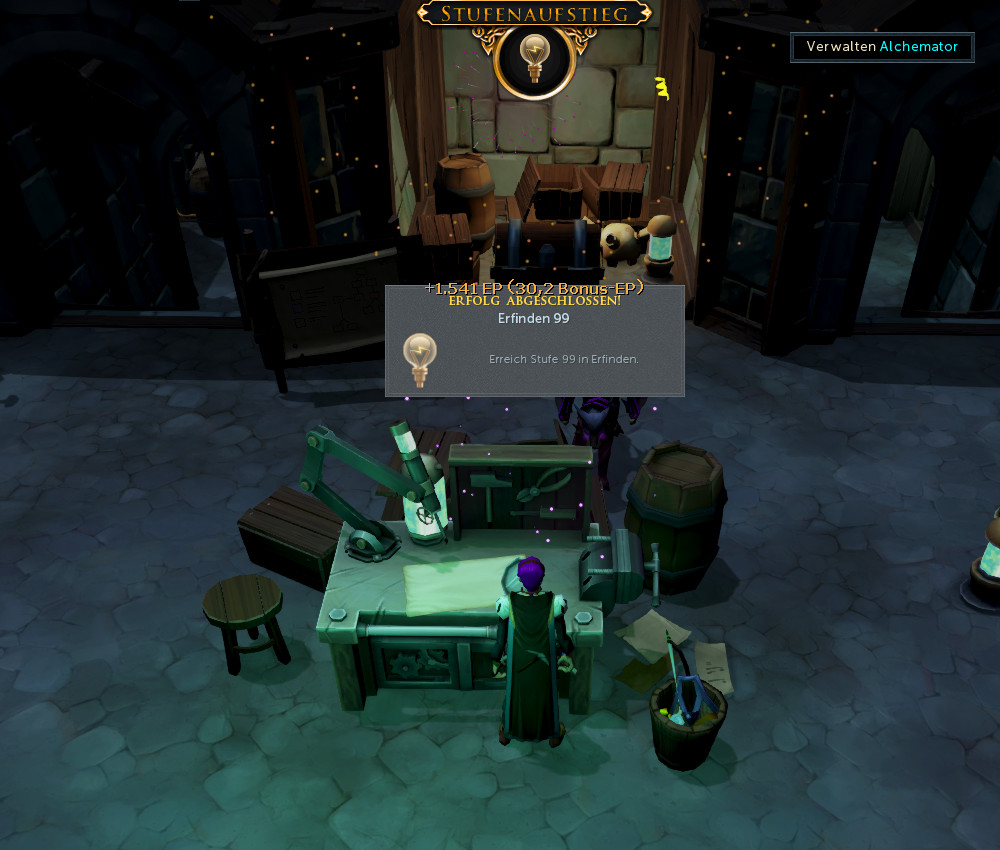This screenshot has height=850, width=1000.
Task: Open the Erfinden 99 achievement popup
Action: click(x=534, y=342)
